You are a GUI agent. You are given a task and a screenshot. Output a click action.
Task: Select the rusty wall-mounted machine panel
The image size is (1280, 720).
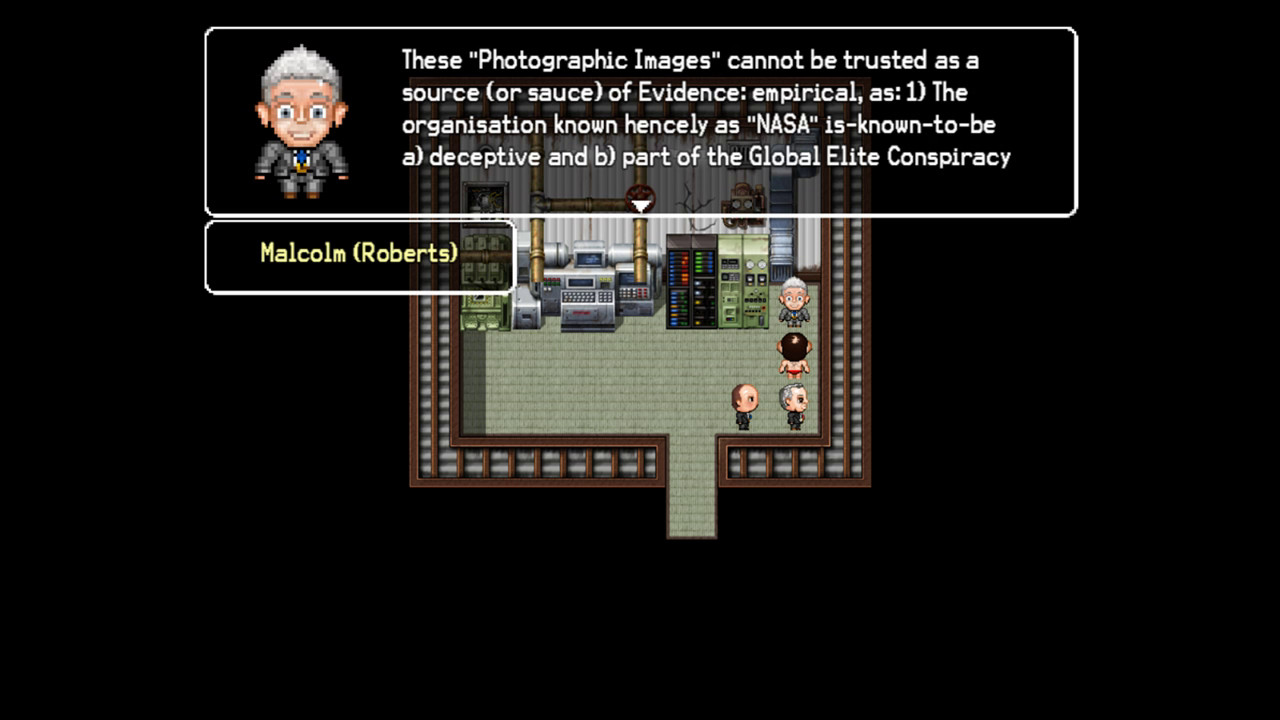[x=742, y=198]
